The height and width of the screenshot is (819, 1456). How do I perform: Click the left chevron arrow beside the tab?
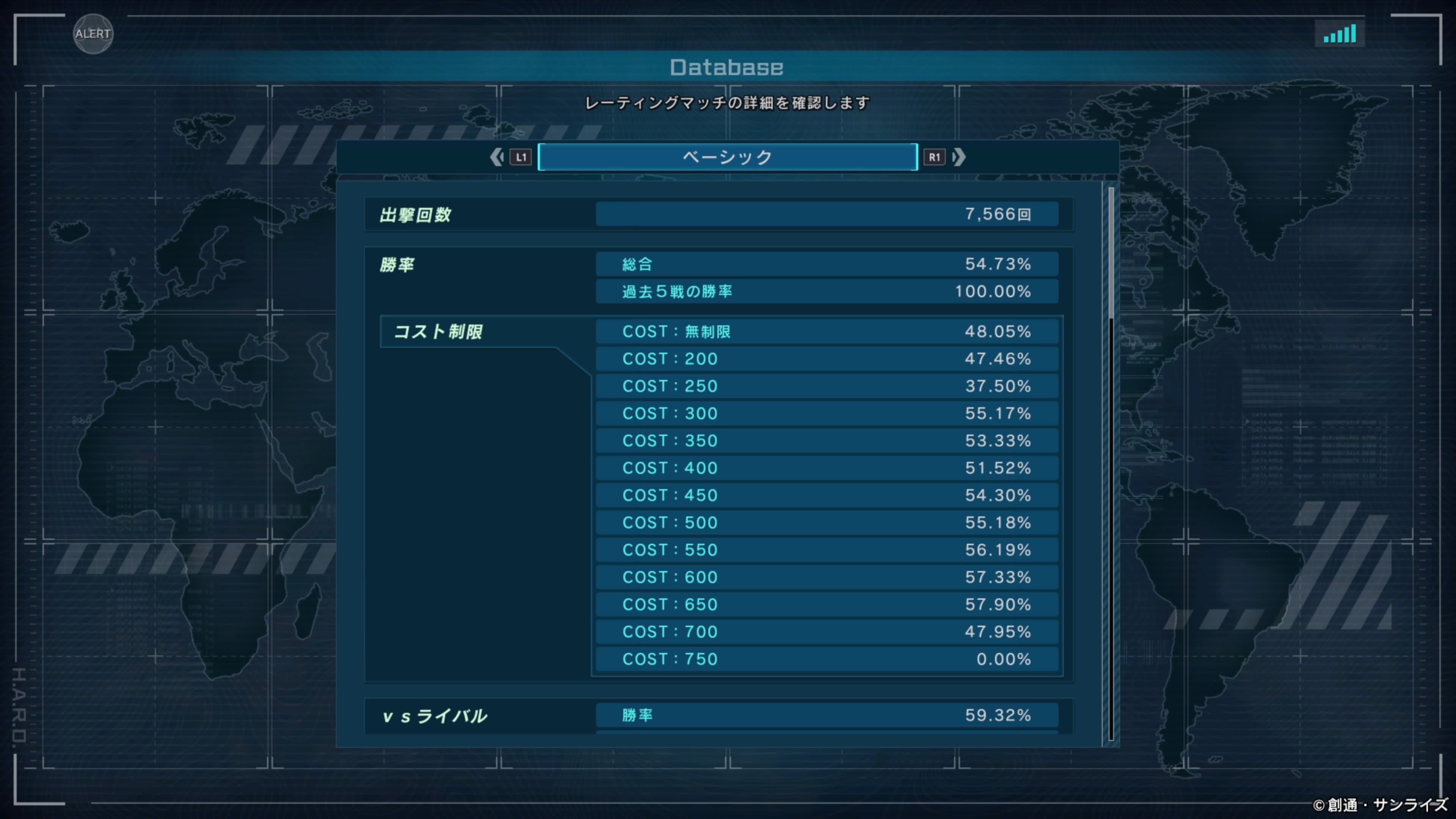(x=496, y=157)
